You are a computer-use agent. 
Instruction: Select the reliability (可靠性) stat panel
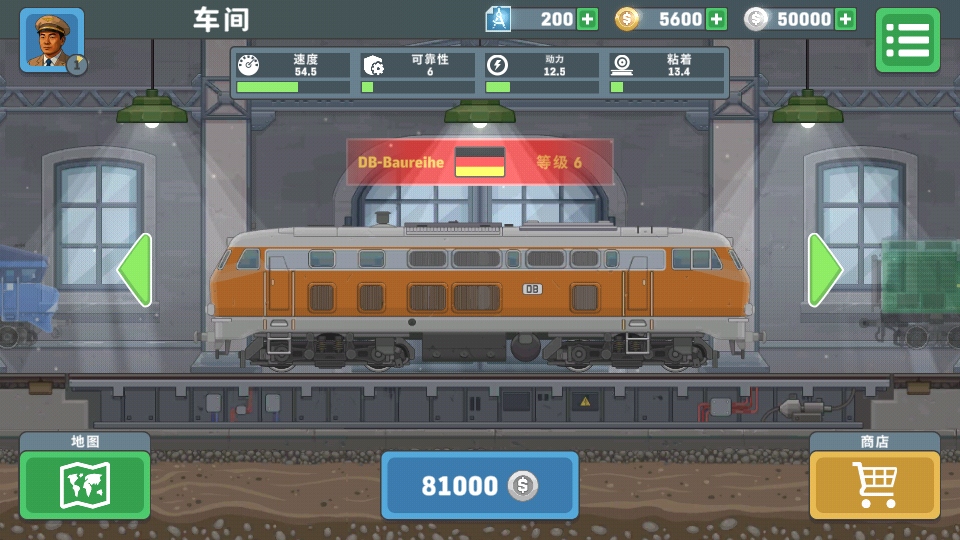[417, 73]
